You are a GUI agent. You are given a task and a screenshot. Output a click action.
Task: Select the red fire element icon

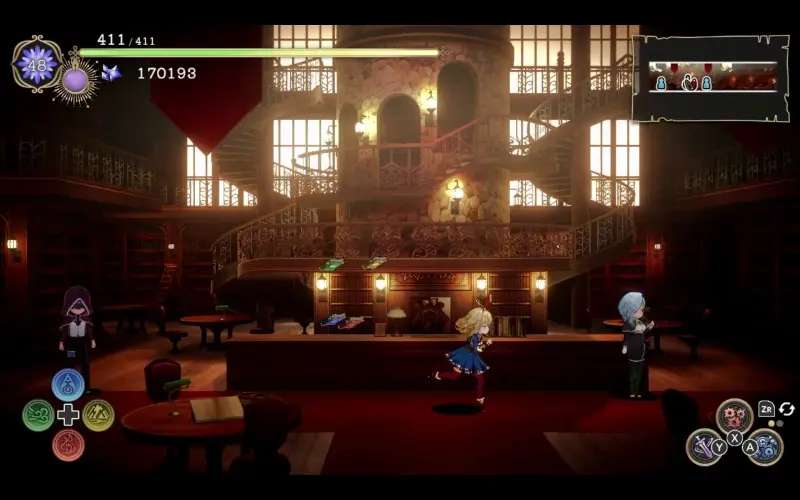click(68, 445)
